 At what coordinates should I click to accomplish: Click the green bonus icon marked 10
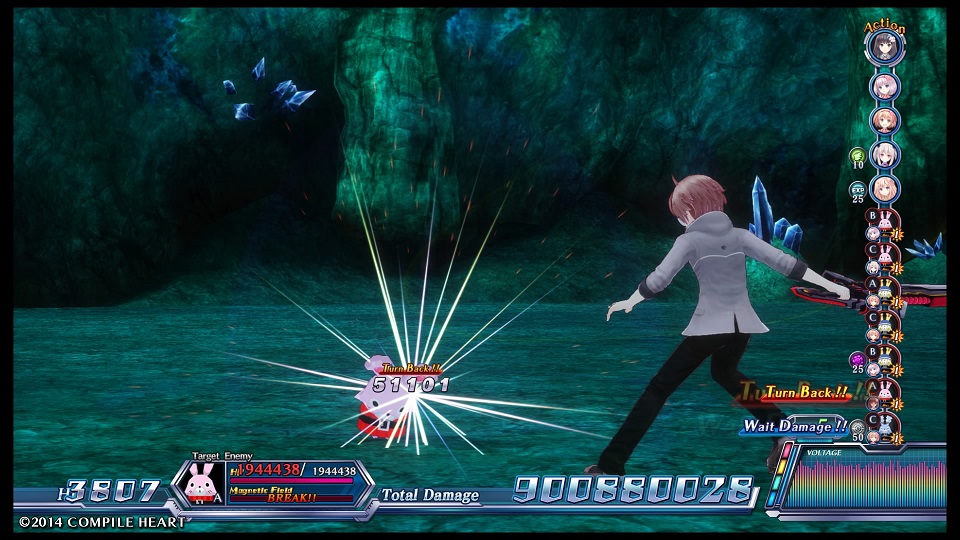click(x=857, y=156)
